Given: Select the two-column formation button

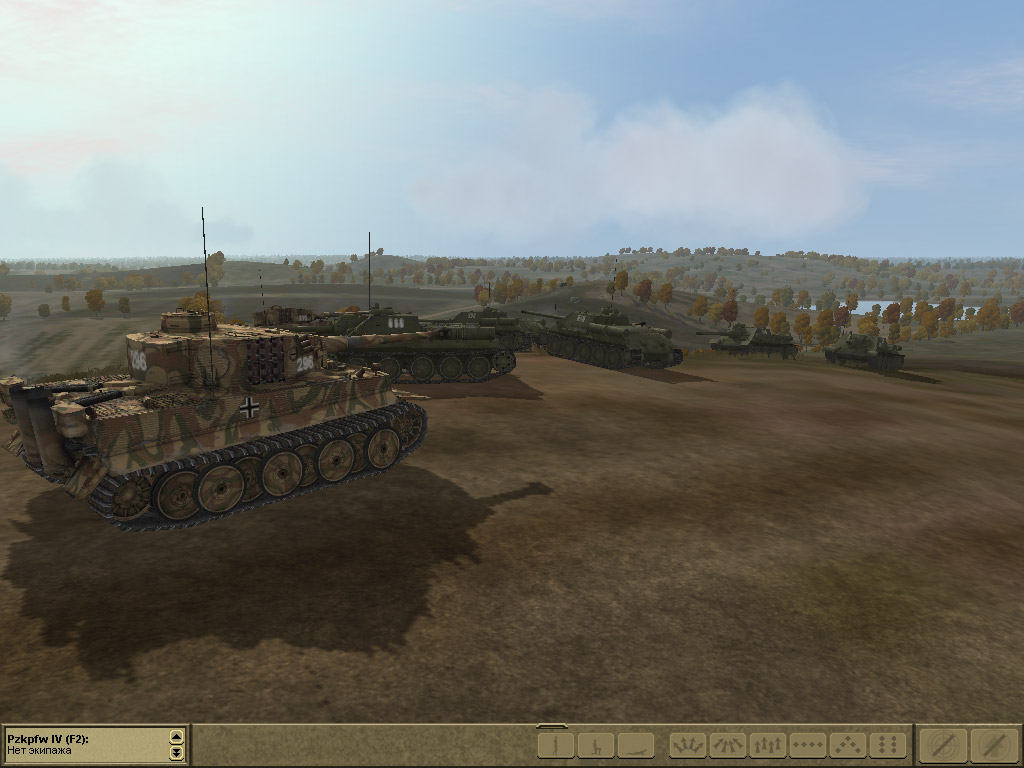Looking at the screenshot, I should pyautogui.click(x=888, y=745).
